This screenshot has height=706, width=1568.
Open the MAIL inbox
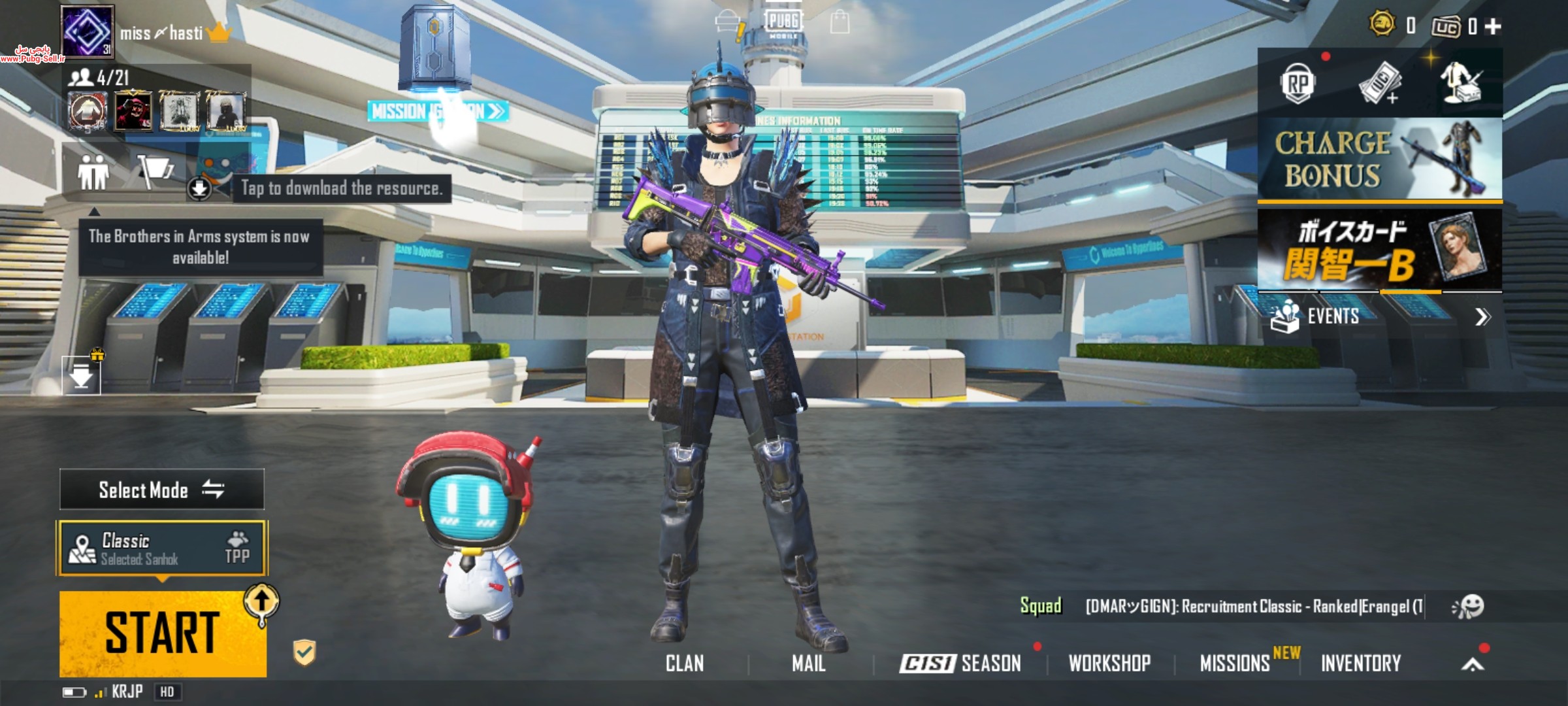808,664
